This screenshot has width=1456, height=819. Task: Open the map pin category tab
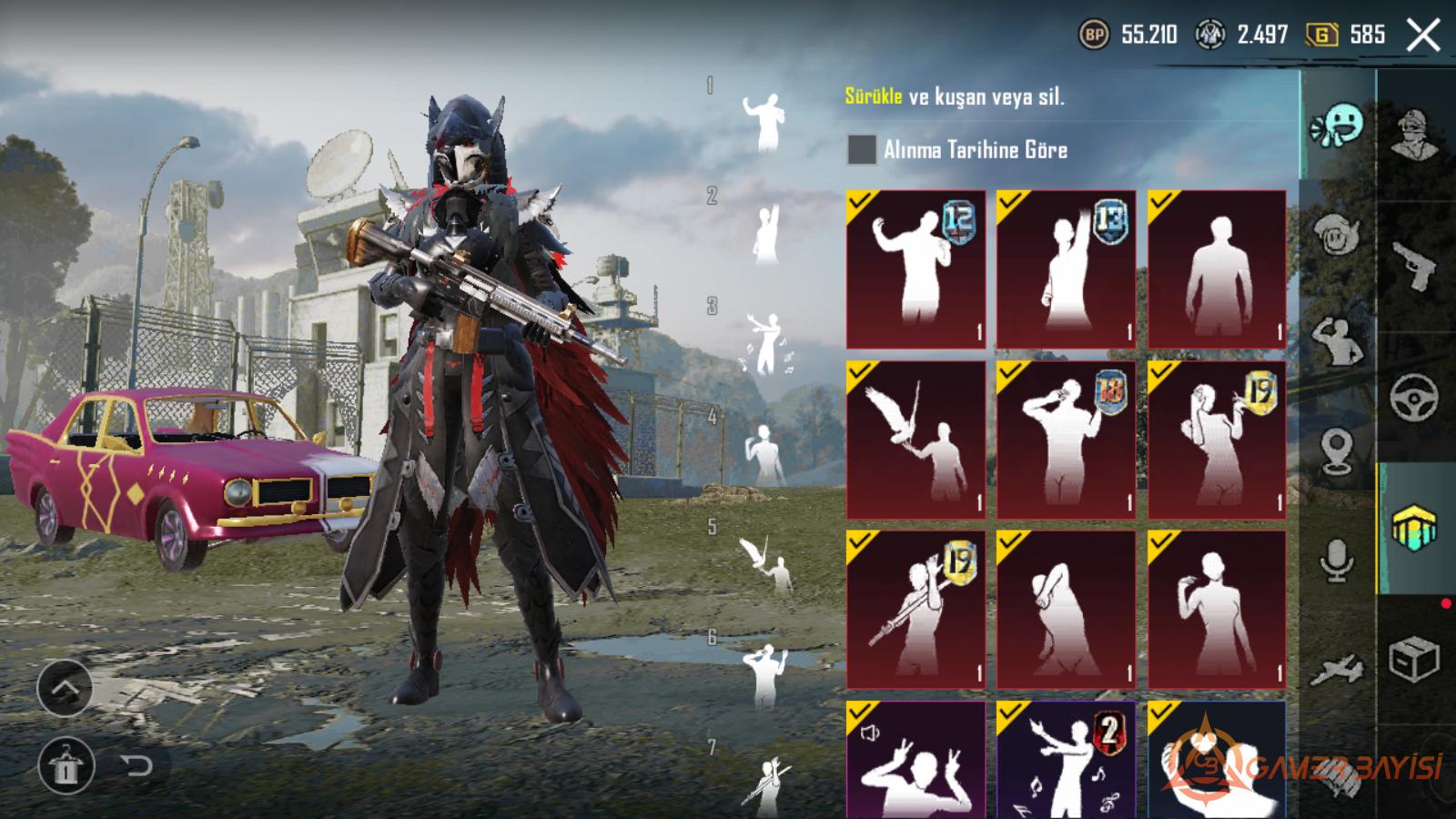pyautogui.click(x=1336, y=452)
